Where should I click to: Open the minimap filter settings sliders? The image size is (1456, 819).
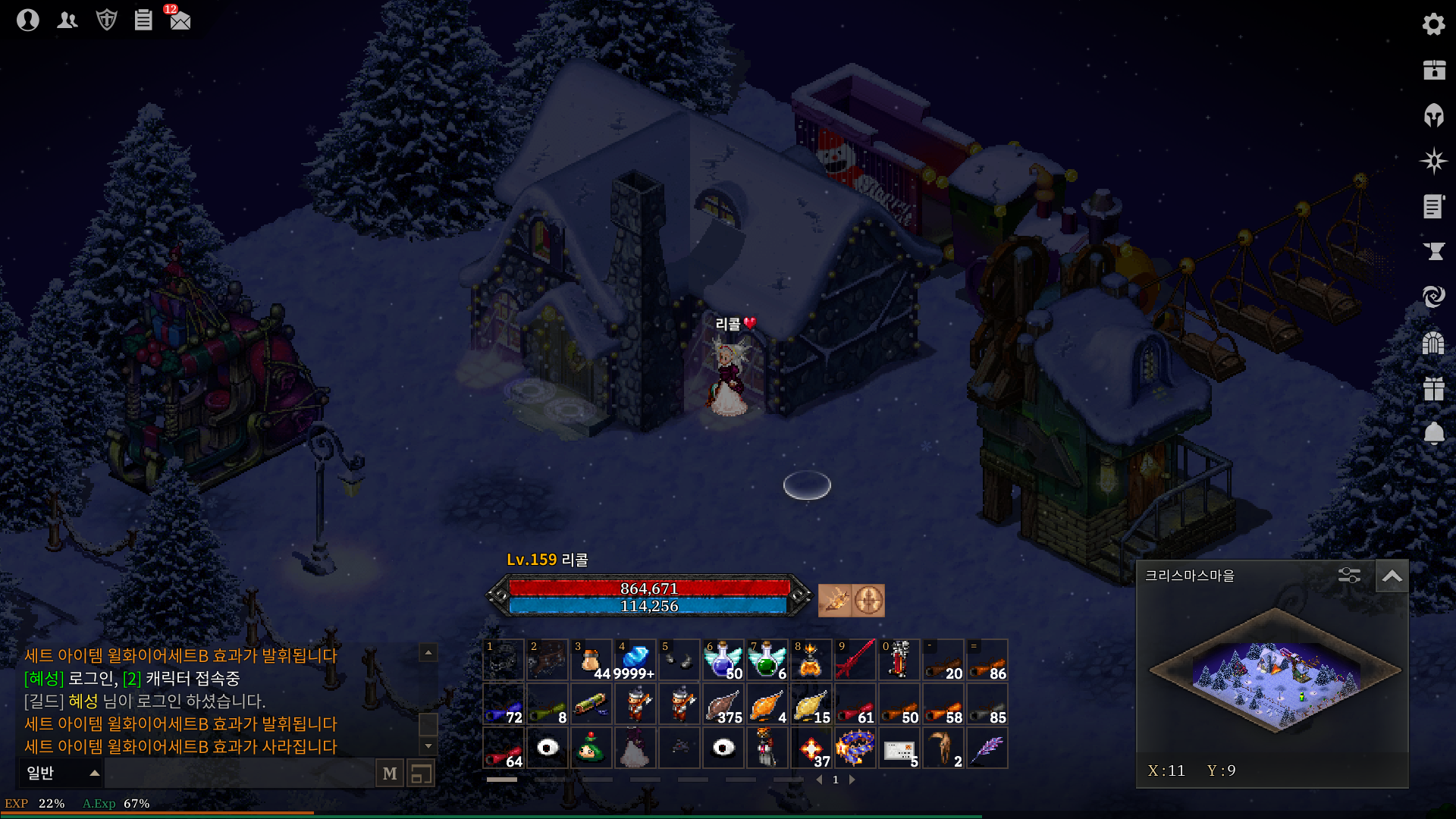1349,576
